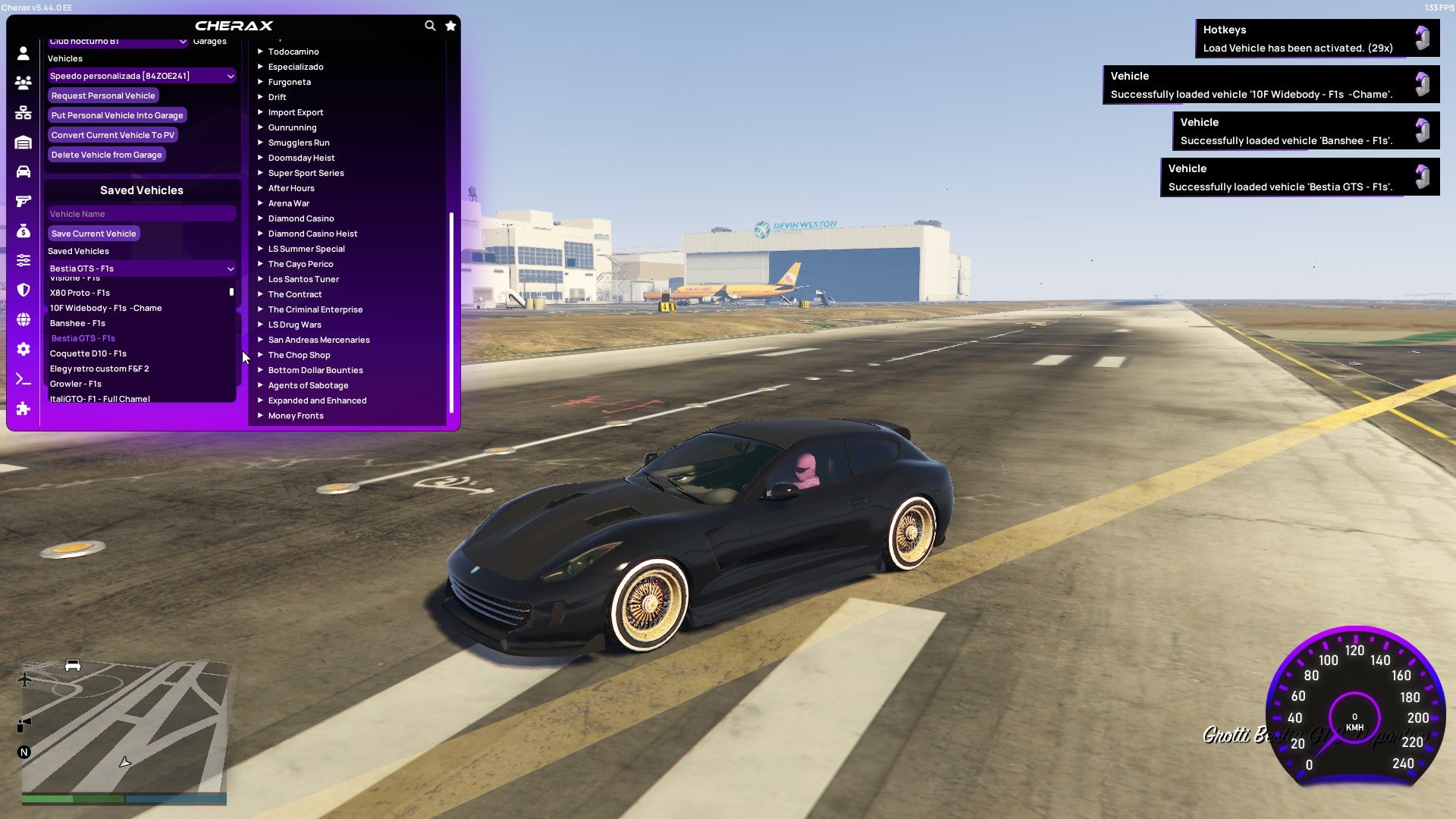Open the favorites star icon
The height and width of the screenshot is (819, 1456).
450,25
